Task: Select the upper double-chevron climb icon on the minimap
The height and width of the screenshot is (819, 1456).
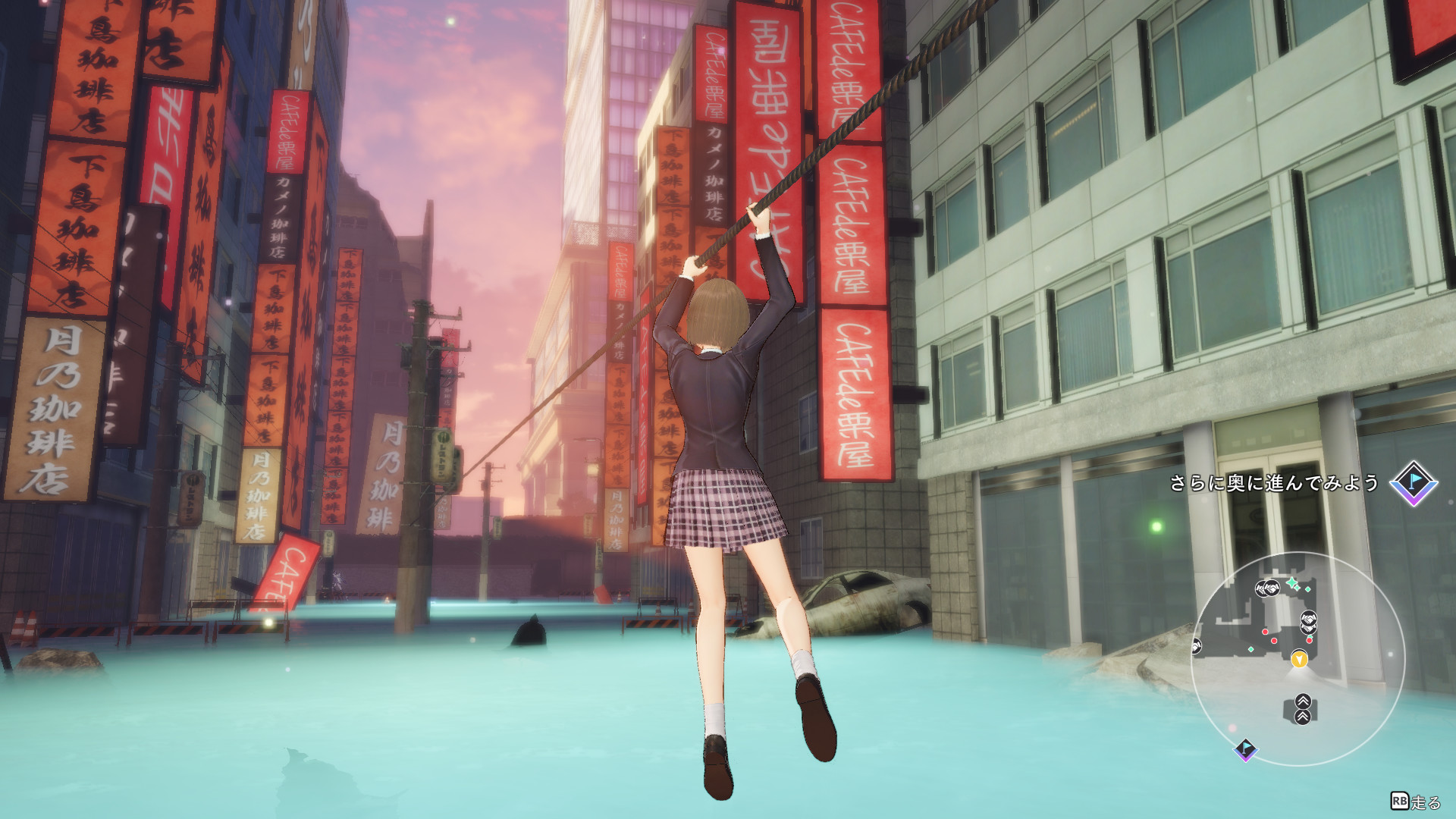Action: point(1303,702)
